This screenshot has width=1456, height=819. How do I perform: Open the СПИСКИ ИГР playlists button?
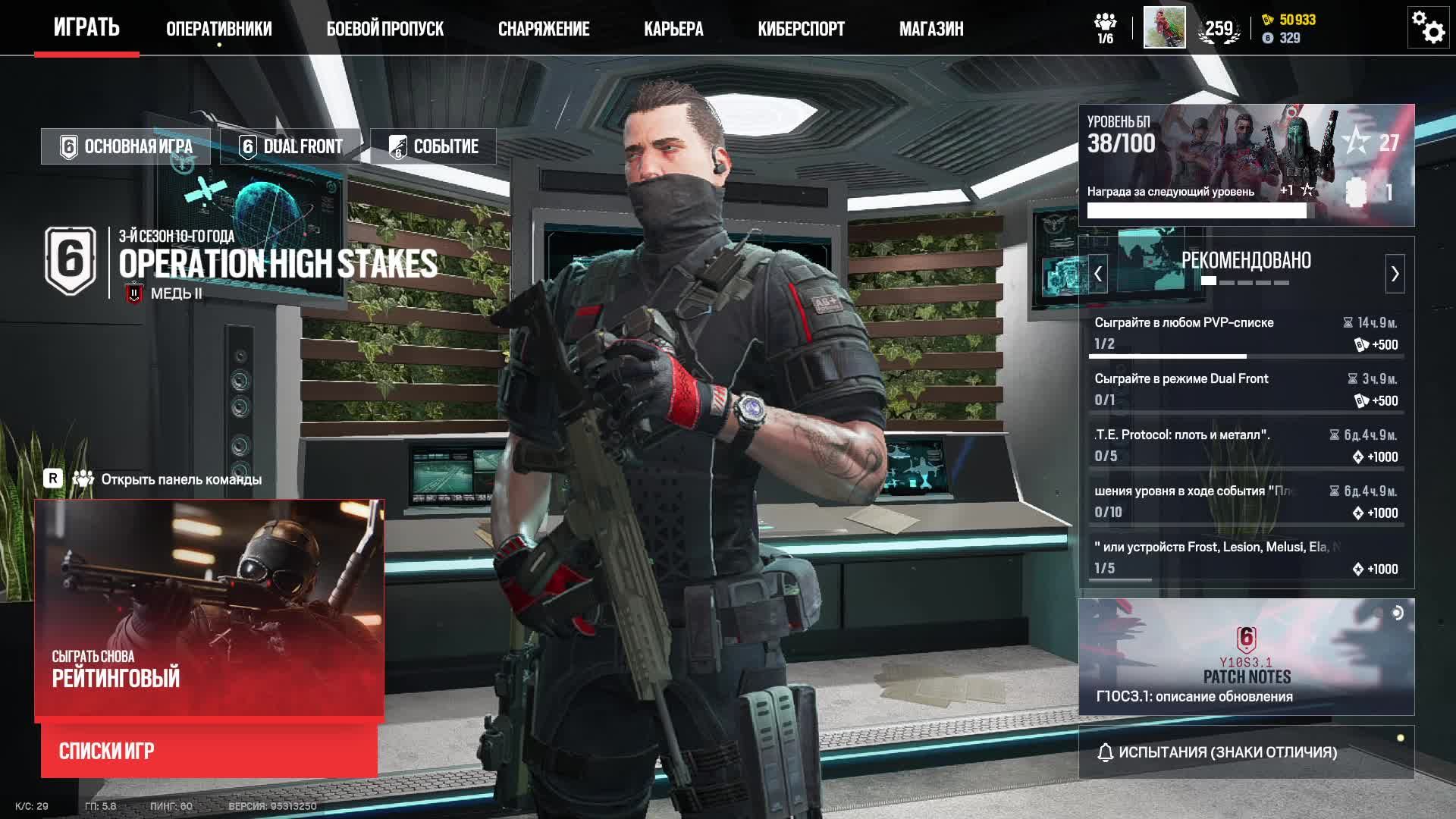tap(209, 751)
